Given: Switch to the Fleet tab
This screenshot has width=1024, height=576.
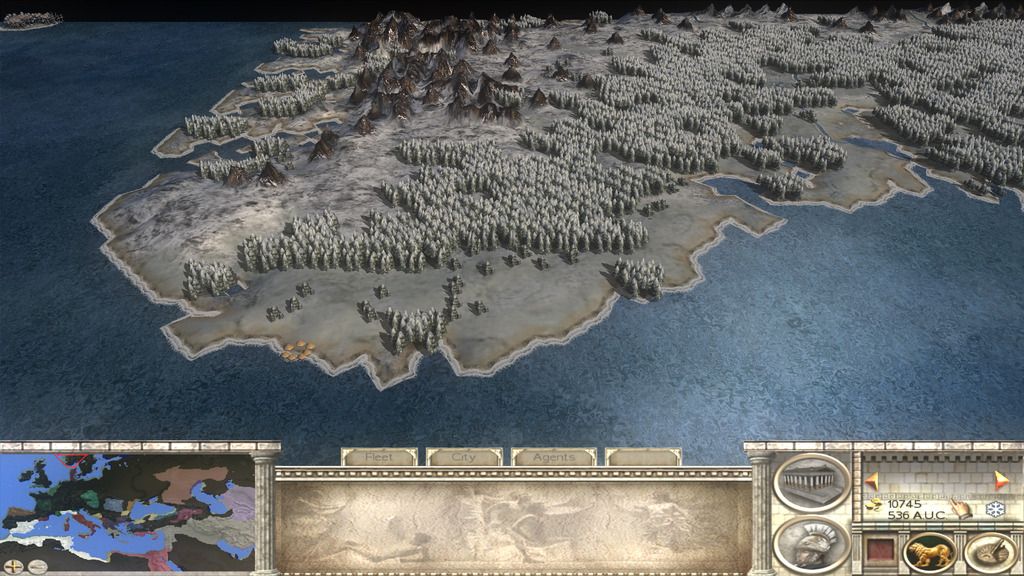Looking at the screenshot, I should (x=379, y=457).
